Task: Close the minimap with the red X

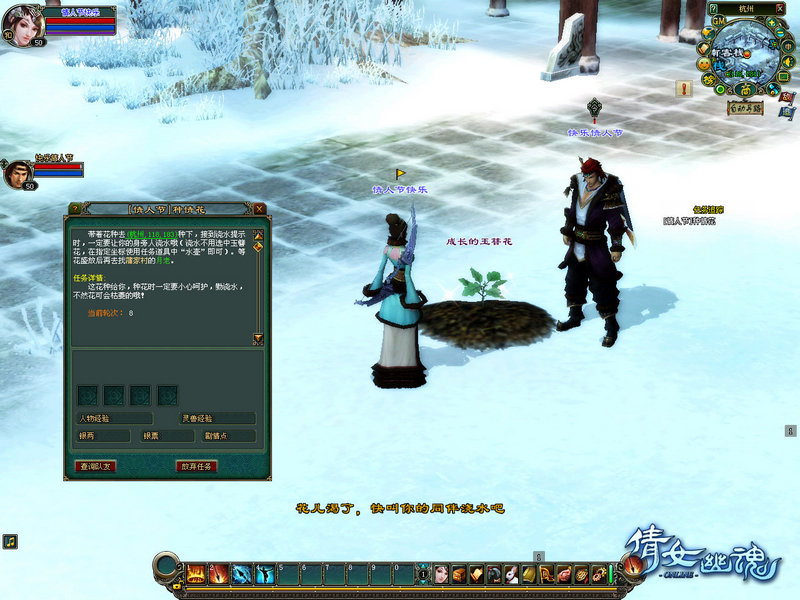Action: pyautogui.click(x=778, y=8)
